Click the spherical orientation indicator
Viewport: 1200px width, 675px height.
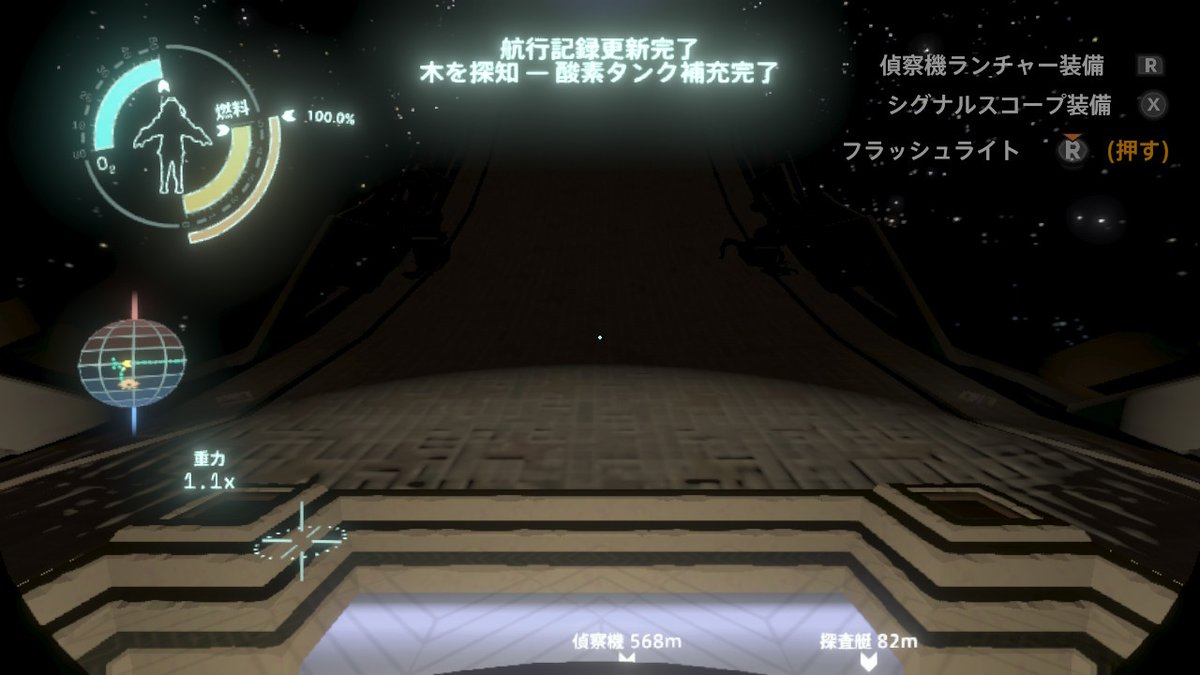[x=132, y=364]
